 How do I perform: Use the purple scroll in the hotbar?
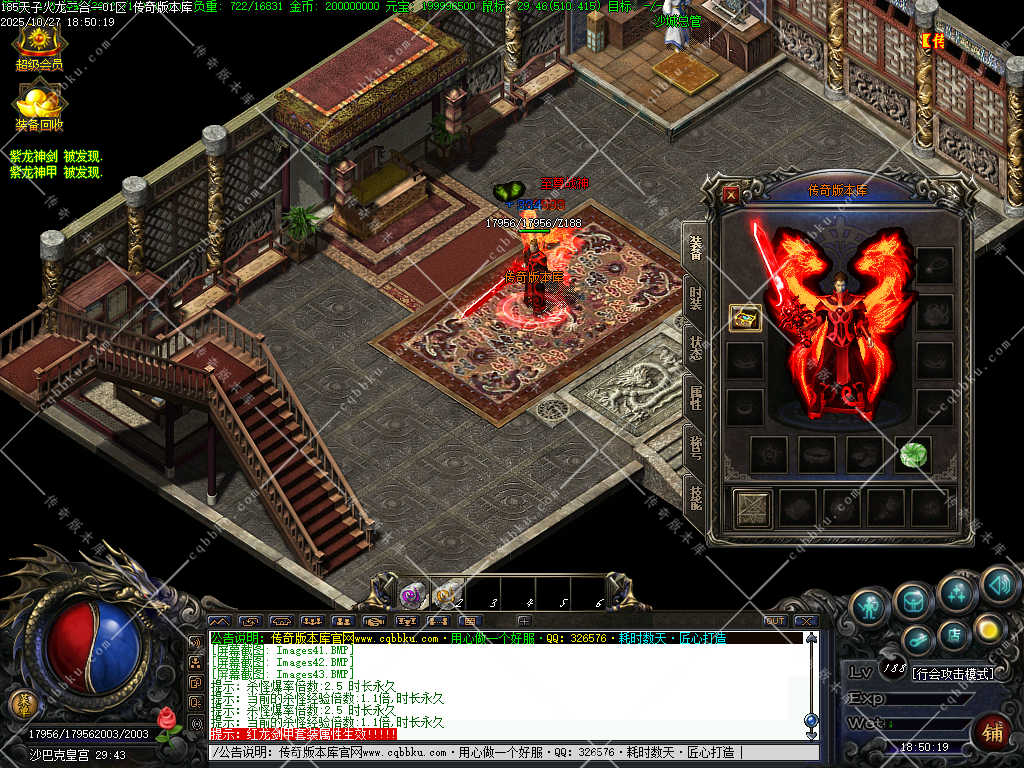[411, 596]
